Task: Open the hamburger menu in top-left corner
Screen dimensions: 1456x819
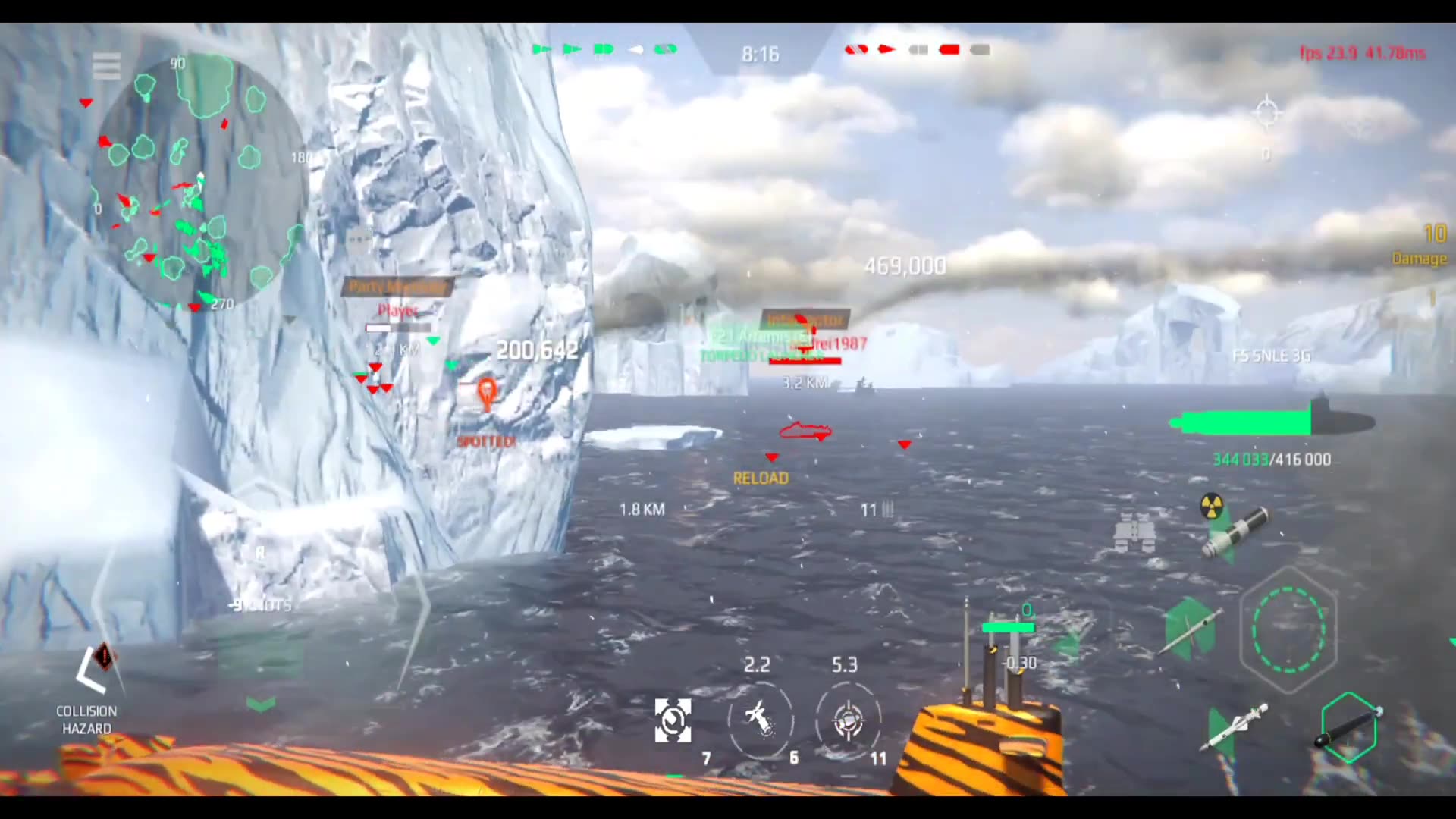Action: pyautogui.click(x=106, y=67)
